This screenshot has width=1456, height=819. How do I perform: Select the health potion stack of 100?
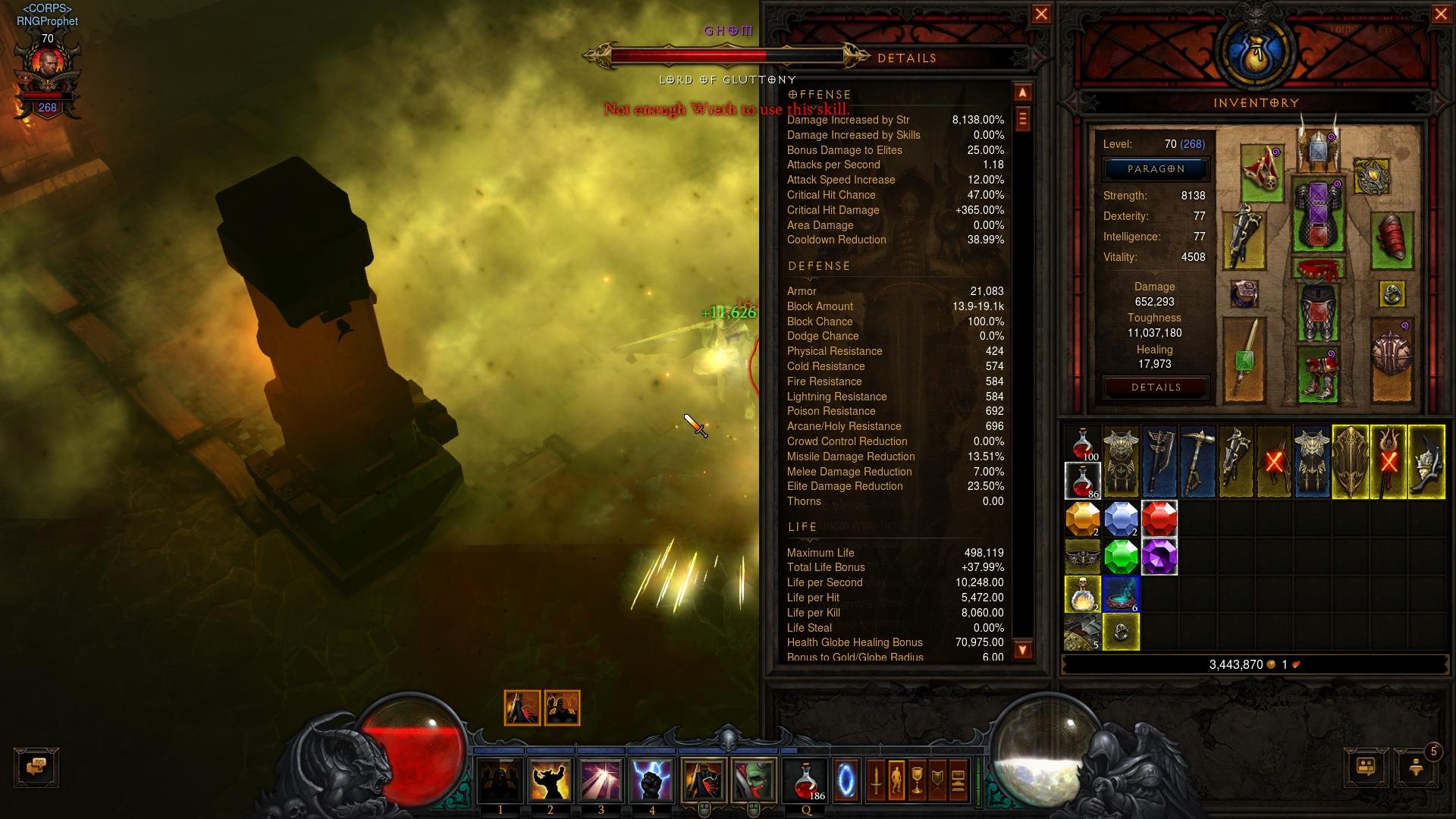(1083, 444)
